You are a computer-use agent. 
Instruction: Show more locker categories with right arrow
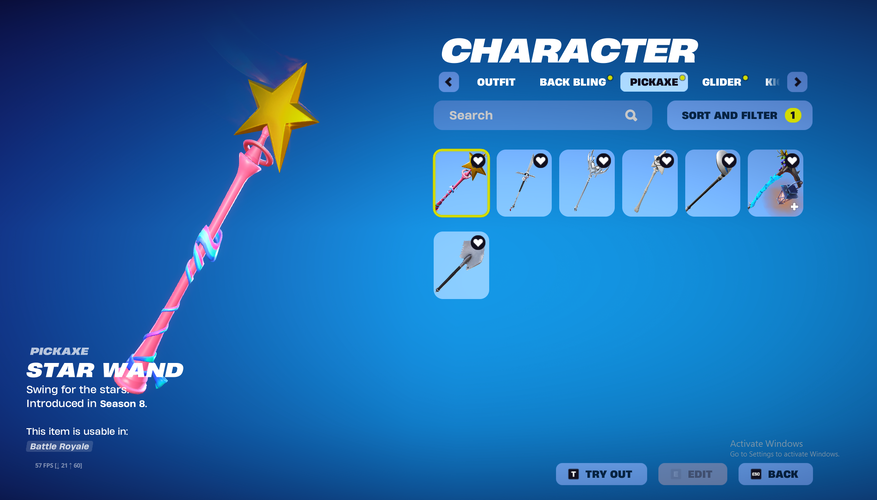tap(797, 82)
